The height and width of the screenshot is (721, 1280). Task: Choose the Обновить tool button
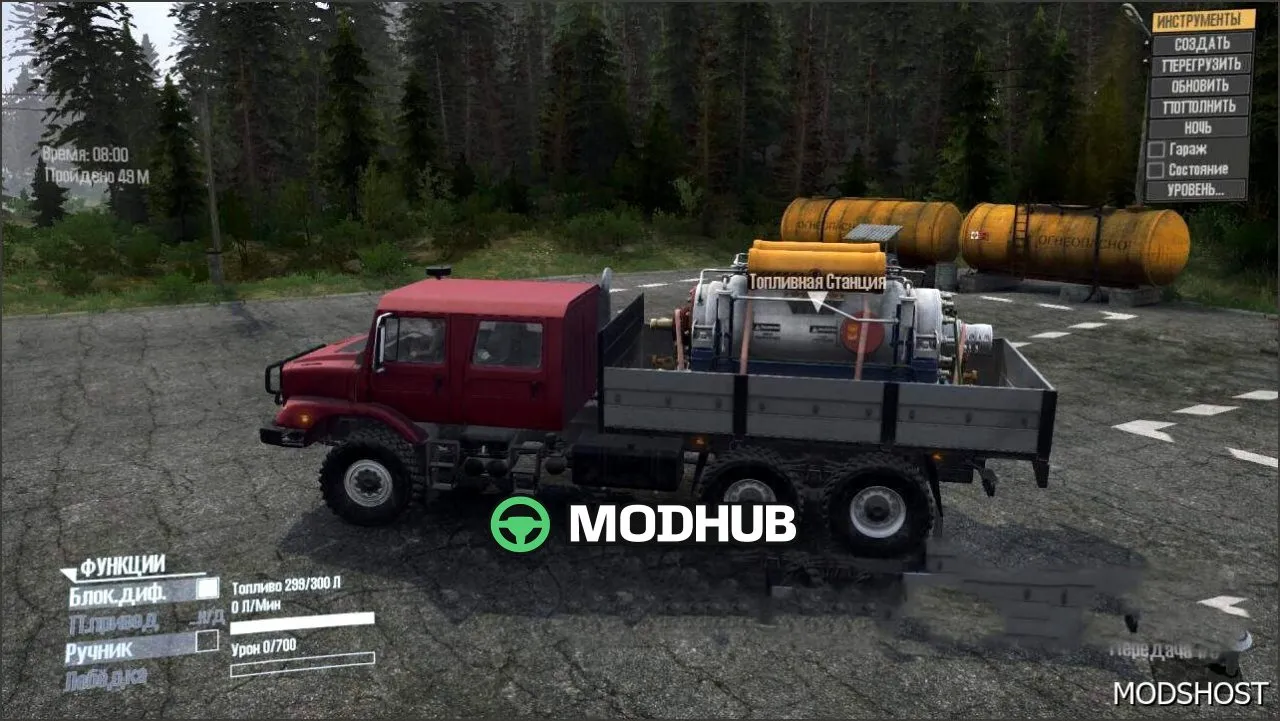[x=1202, y=85]
